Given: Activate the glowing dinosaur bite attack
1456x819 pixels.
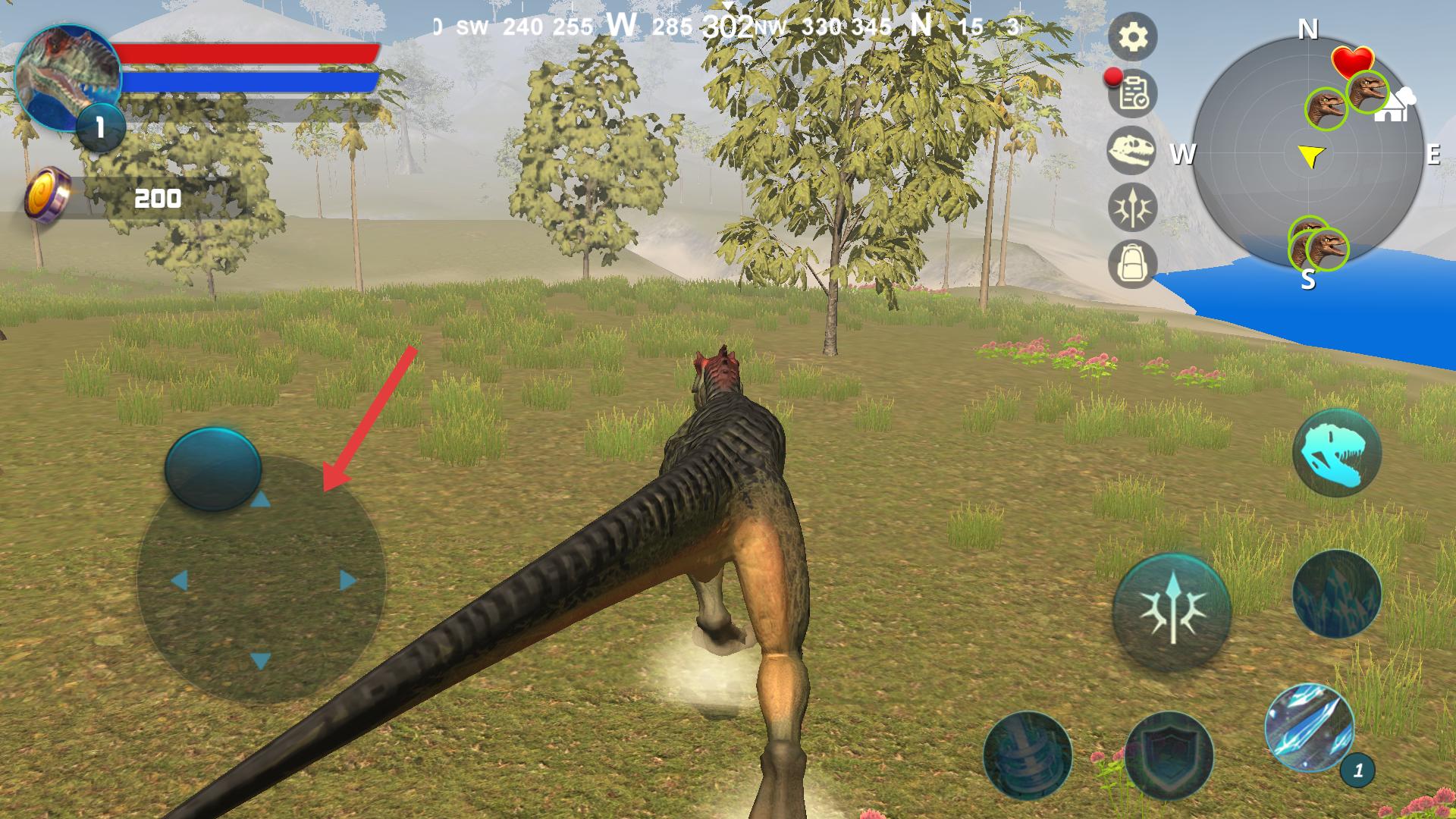Looking at the screenshot, I should [x=1336, y=453].
